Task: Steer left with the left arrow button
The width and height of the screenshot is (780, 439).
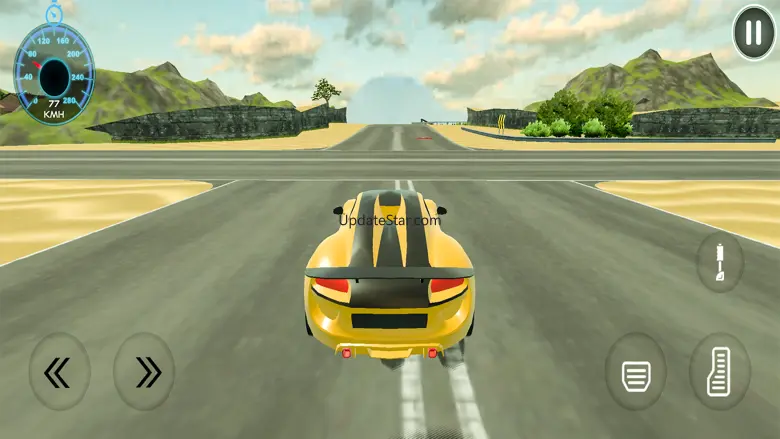Action: tap(59, 372)
